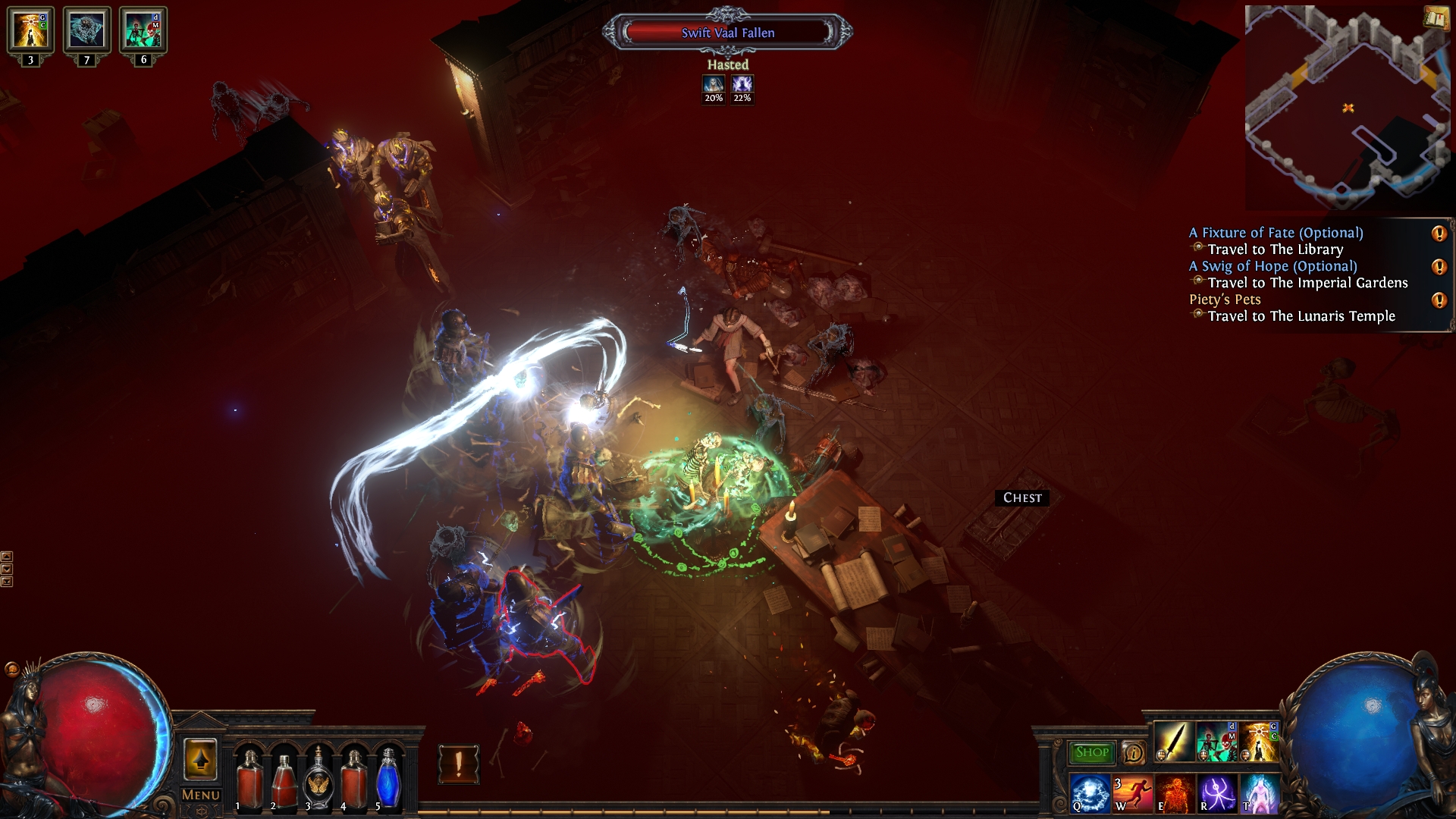
Task: Click the Chest label
Action: click(1022, 497)
